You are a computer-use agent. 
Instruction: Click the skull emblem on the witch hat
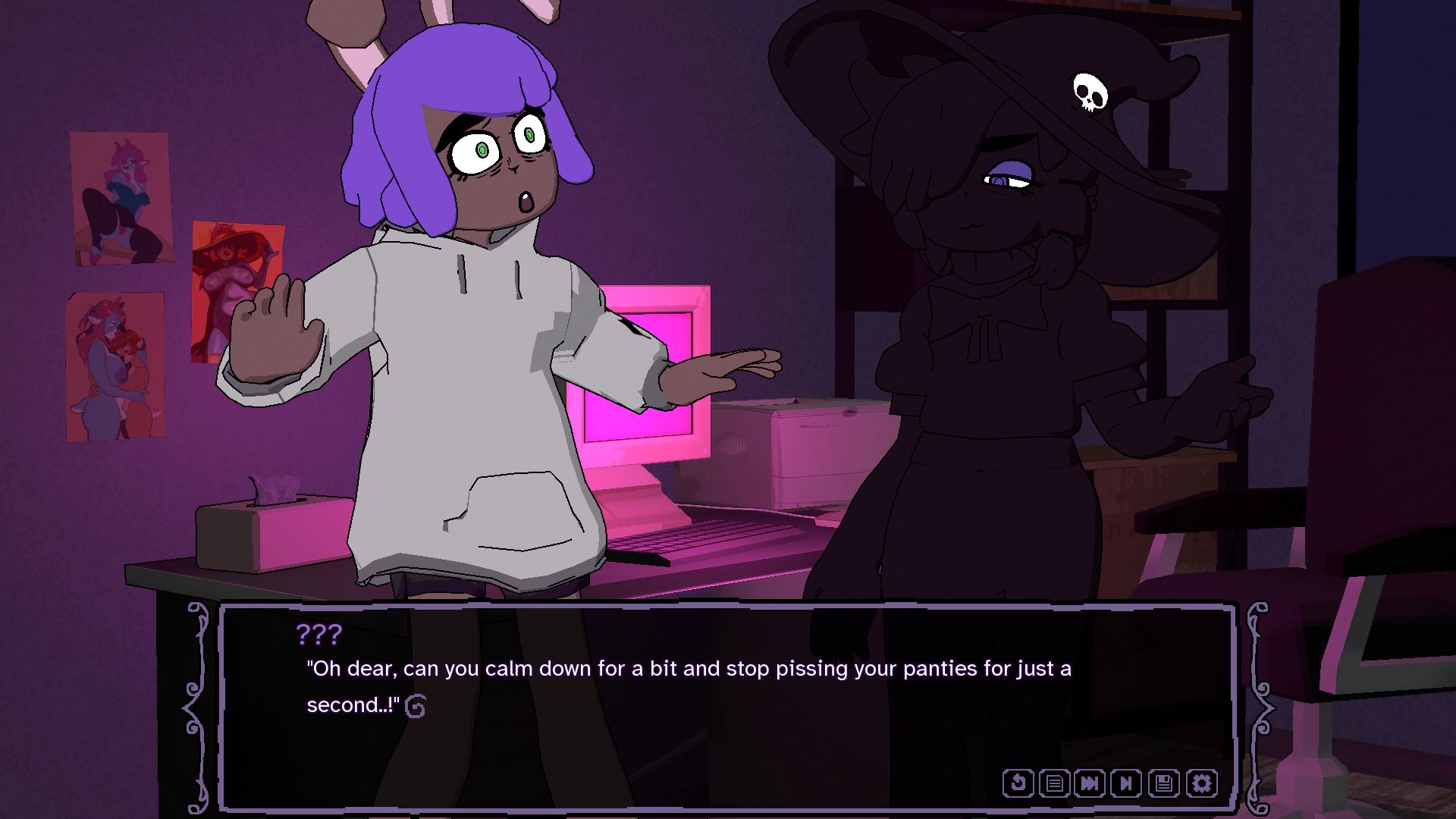click(x=1090, y=93)
